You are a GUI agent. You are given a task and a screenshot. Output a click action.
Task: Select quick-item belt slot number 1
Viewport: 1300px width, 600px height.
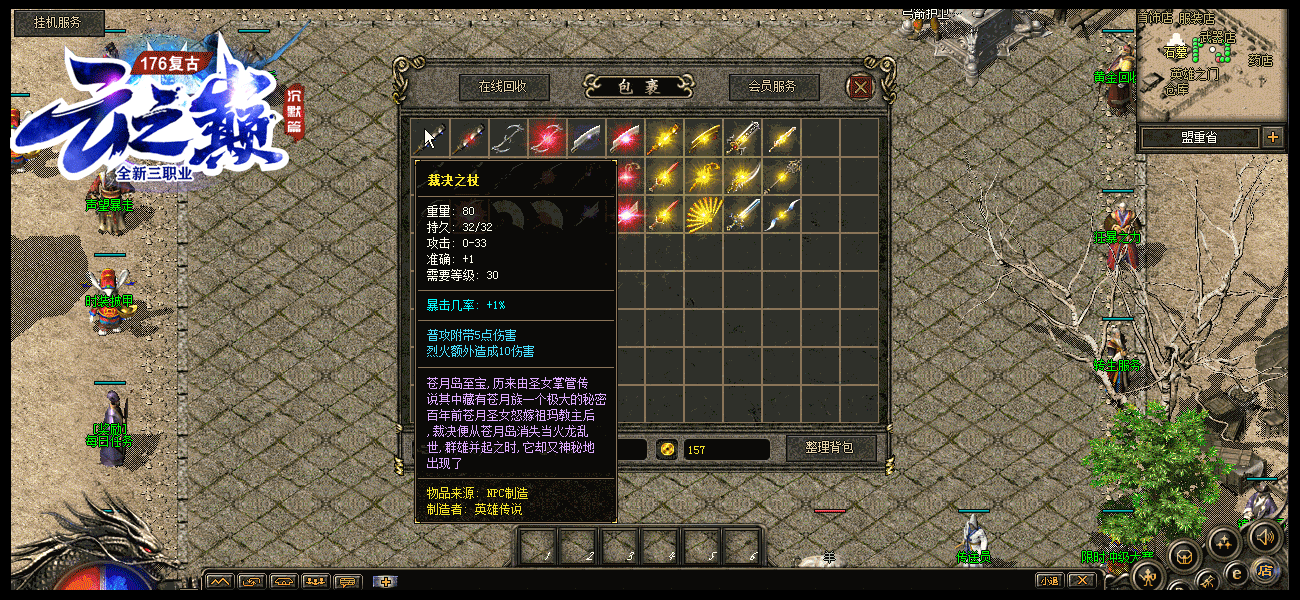[537, 547]
